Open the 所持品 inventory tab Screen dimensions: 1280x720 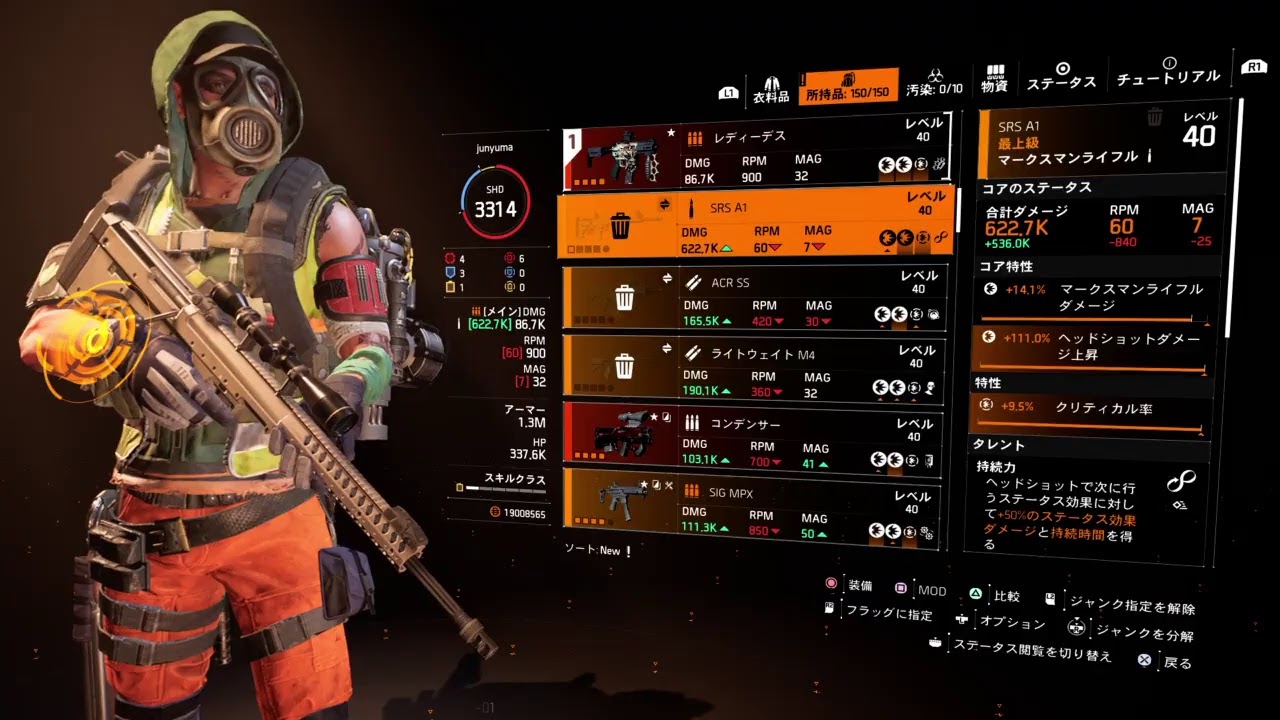pos(847,85)
